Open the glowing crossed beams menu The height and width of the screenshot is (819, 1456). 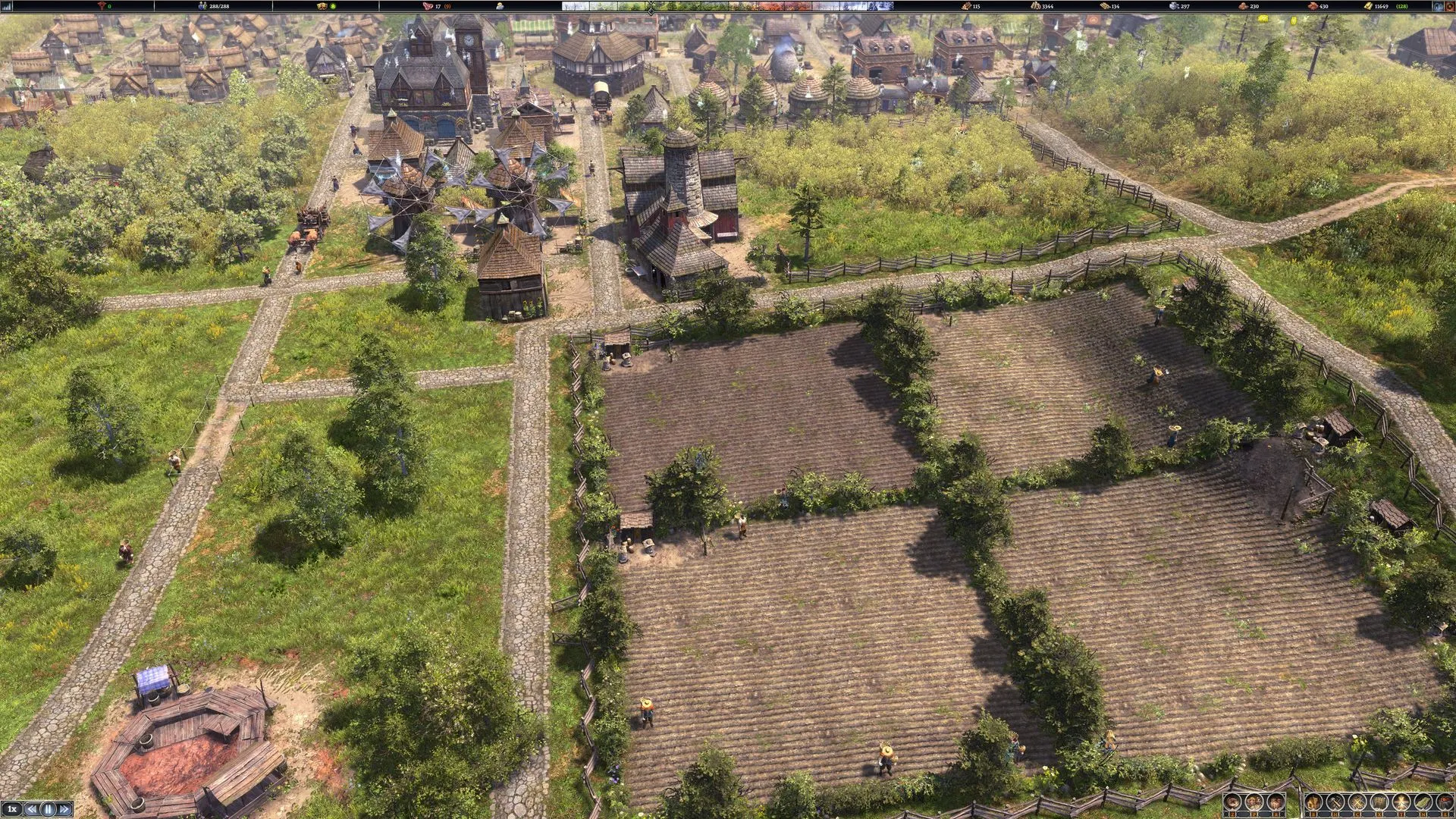click(1401, 802)
